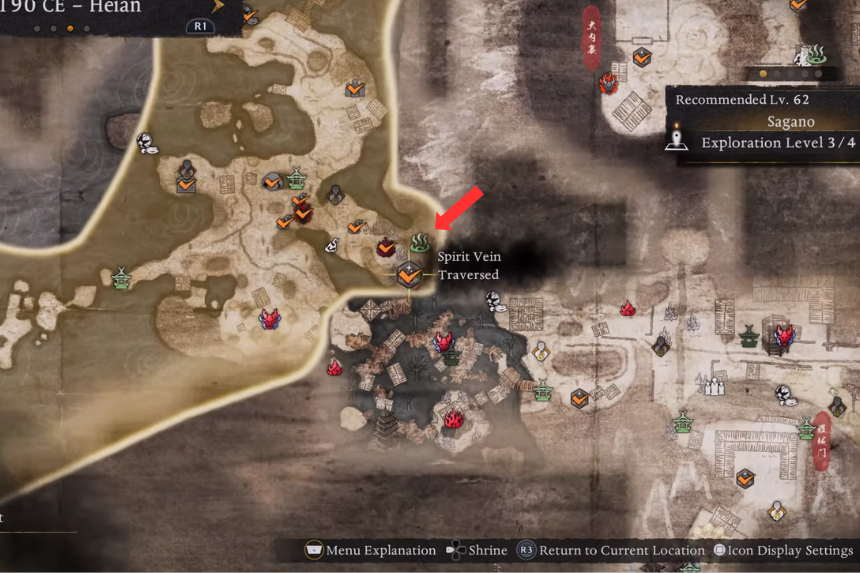Select the orange checkmark inside the walled compound
This screenshot has height=573, width=860.
click(x=745, y=480)
